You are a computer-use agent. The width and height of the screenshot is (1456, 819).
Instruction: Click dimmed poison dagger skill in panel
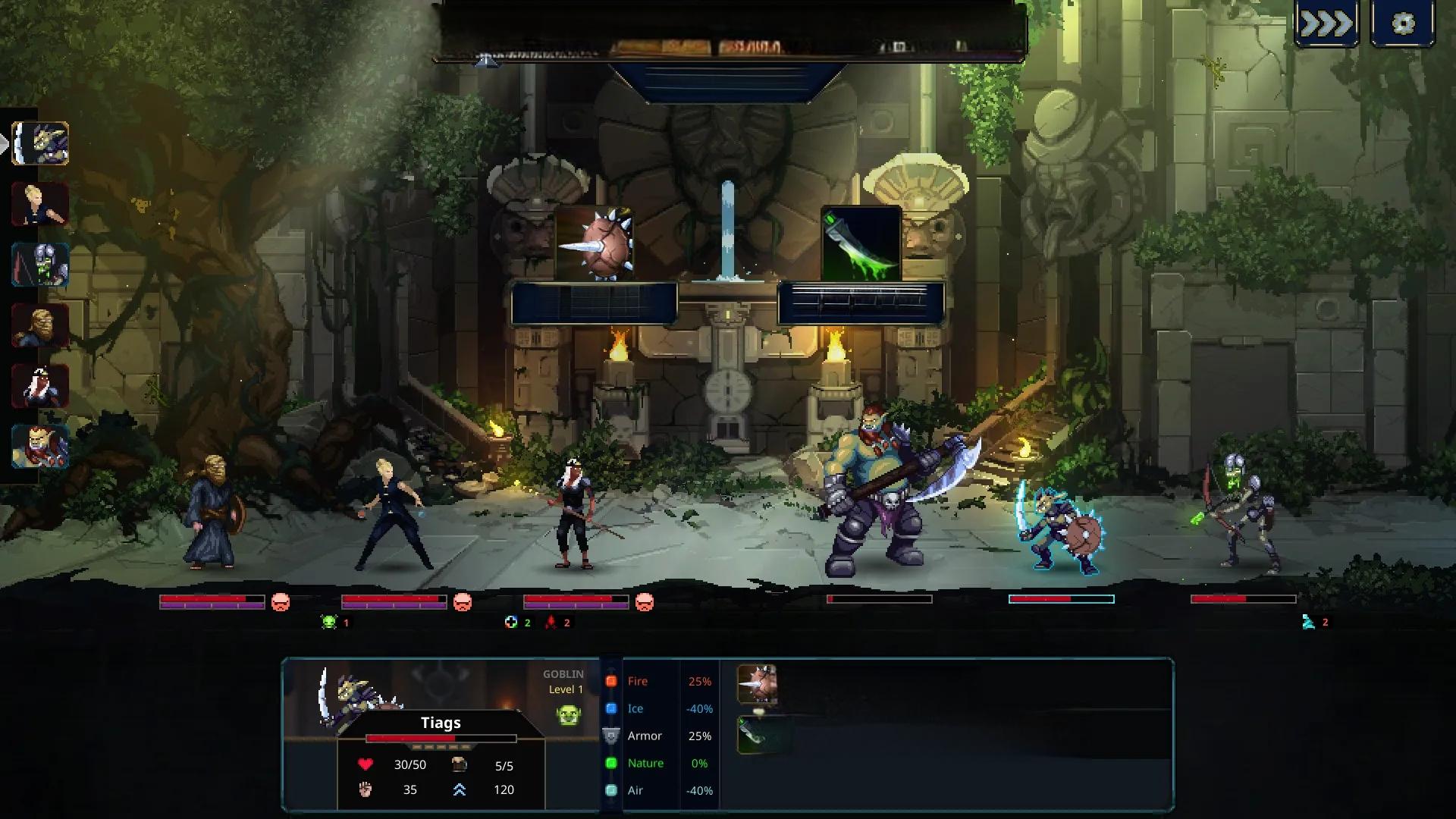coord(757,734)
